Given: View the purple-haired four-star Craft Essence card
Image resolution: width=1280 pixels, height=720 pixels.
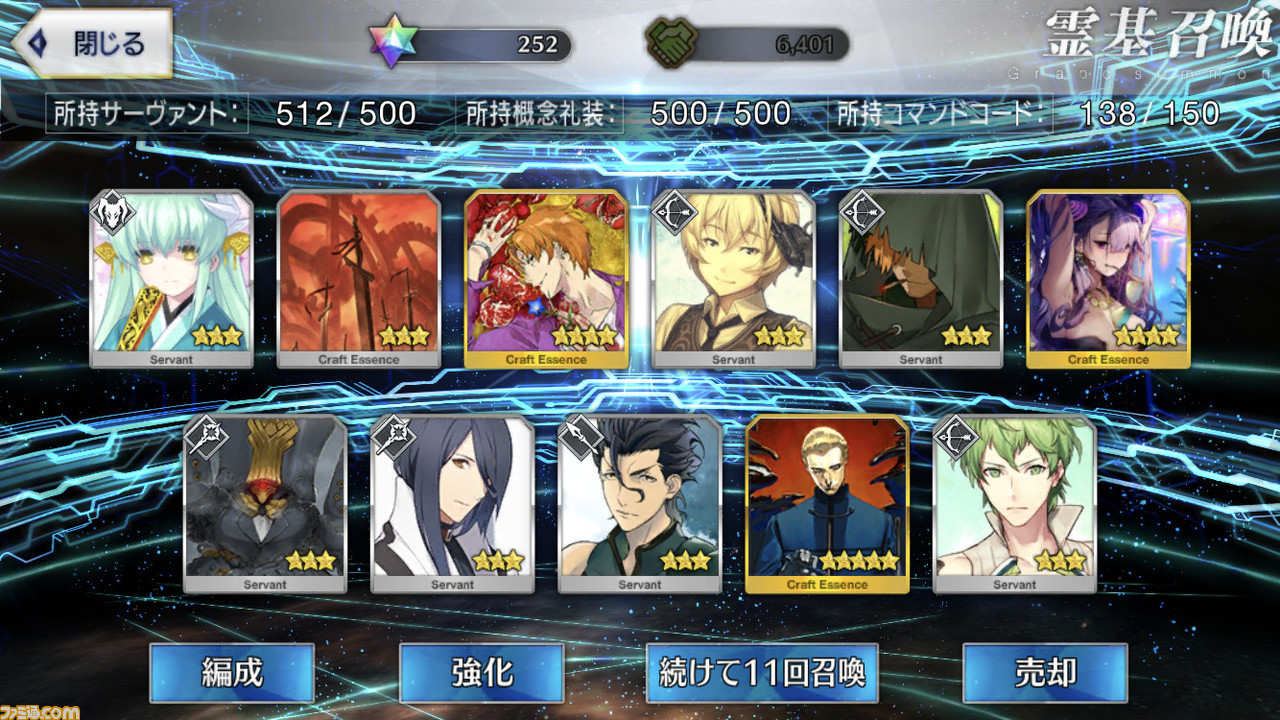Looking at the screenshot, I should pos(1108,278).
